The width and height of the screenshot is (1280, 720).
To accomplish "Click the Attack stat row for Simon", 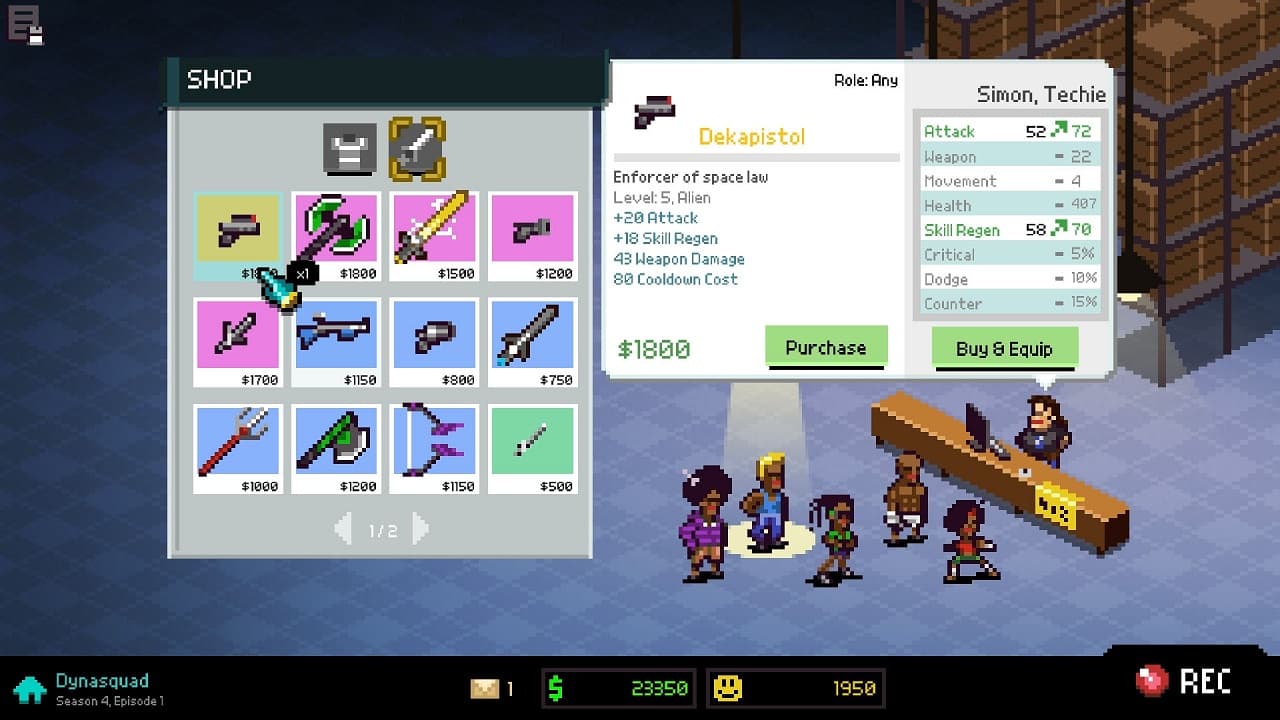I will point(1008,131).
